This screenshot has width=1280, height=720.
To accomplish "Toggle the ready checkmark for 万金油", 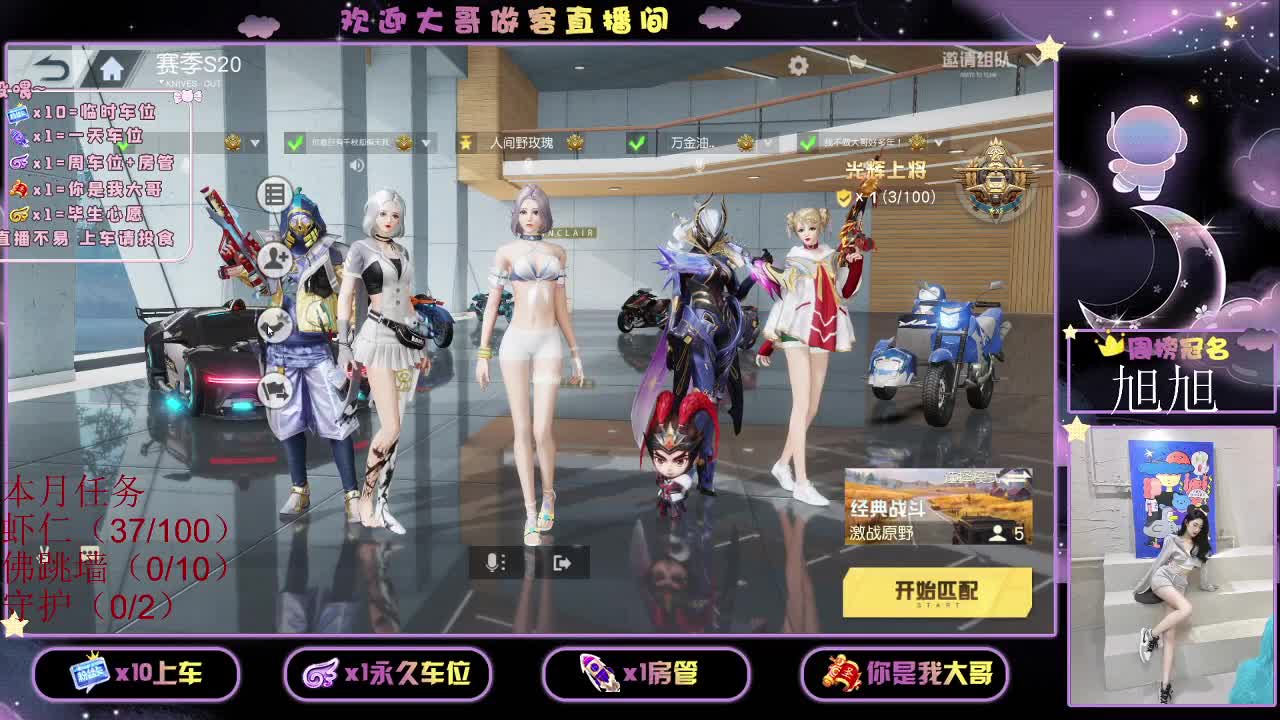I will [x=806, y=143].
